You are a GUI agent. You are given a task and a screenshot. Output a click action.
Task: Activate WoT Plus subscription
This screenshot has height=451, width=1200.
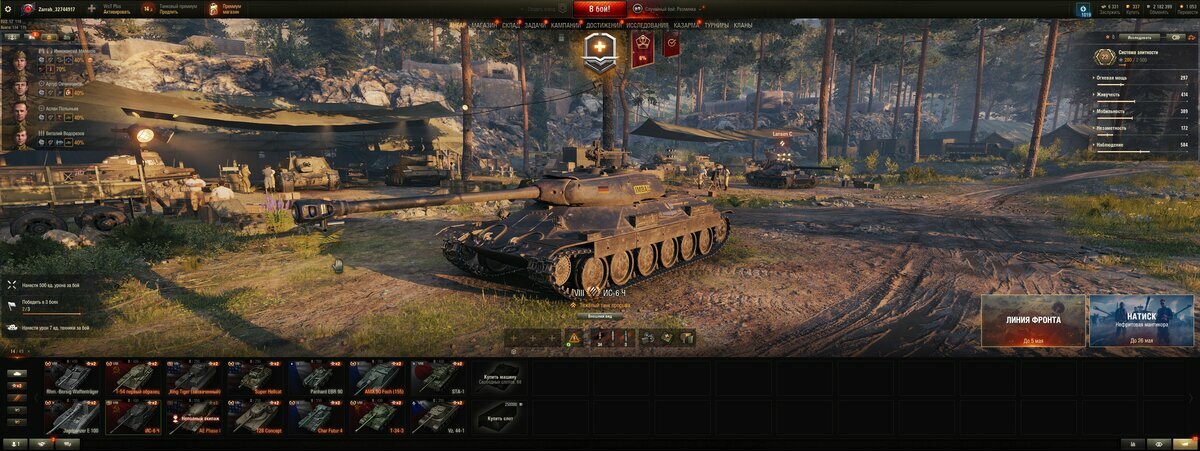[110, 9]
